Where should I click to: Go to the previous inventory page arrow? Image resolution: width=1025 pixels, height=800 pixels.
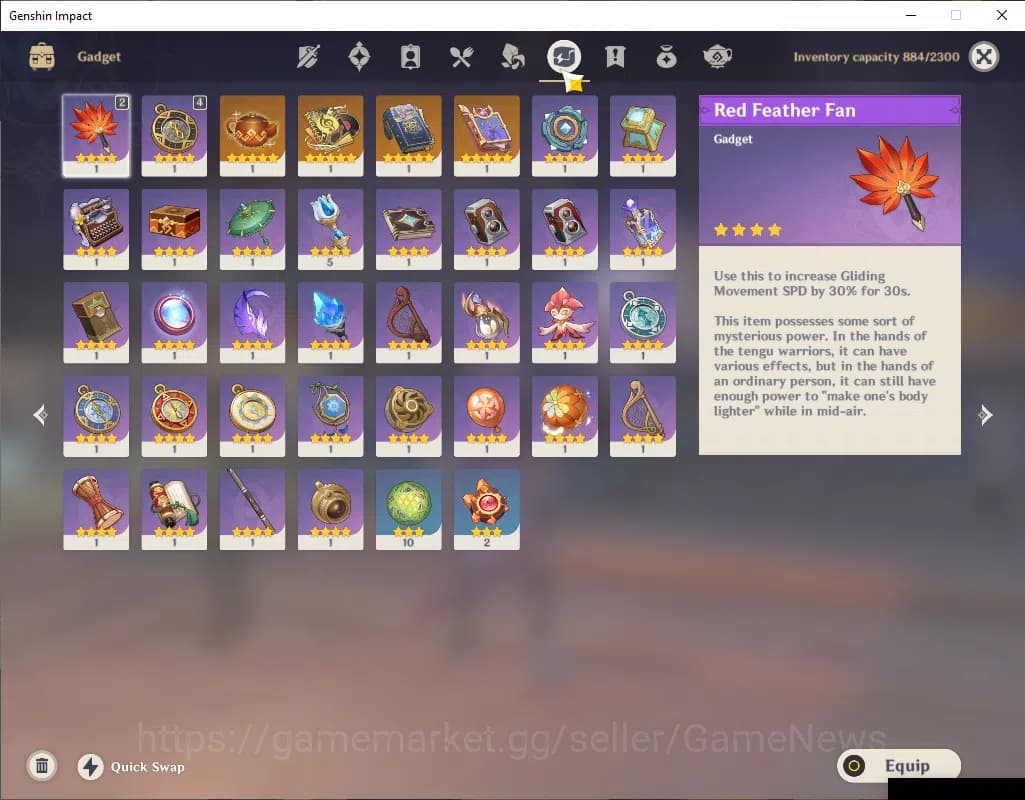40,415
